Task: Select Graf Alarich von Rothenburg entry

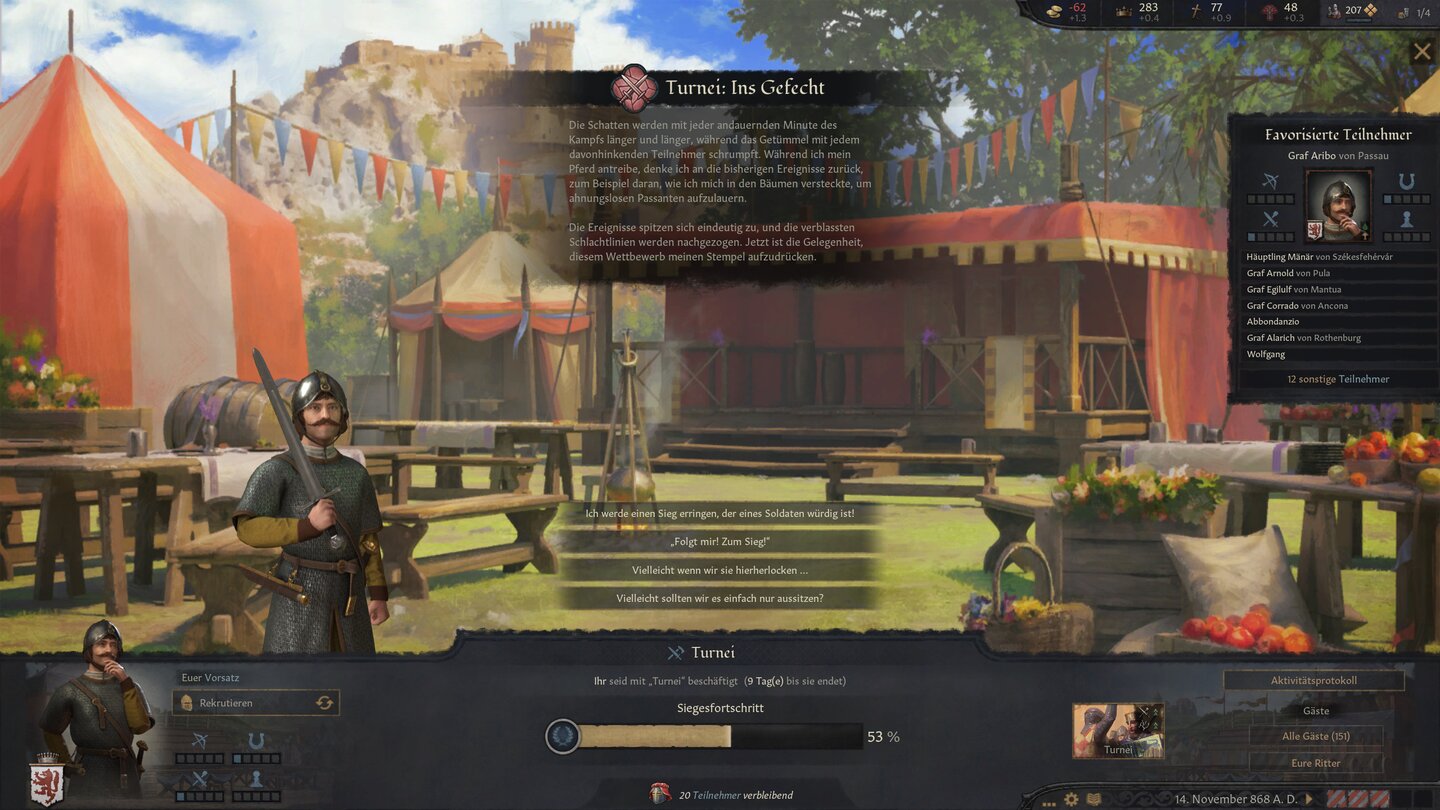Action: coord(1303,338)
